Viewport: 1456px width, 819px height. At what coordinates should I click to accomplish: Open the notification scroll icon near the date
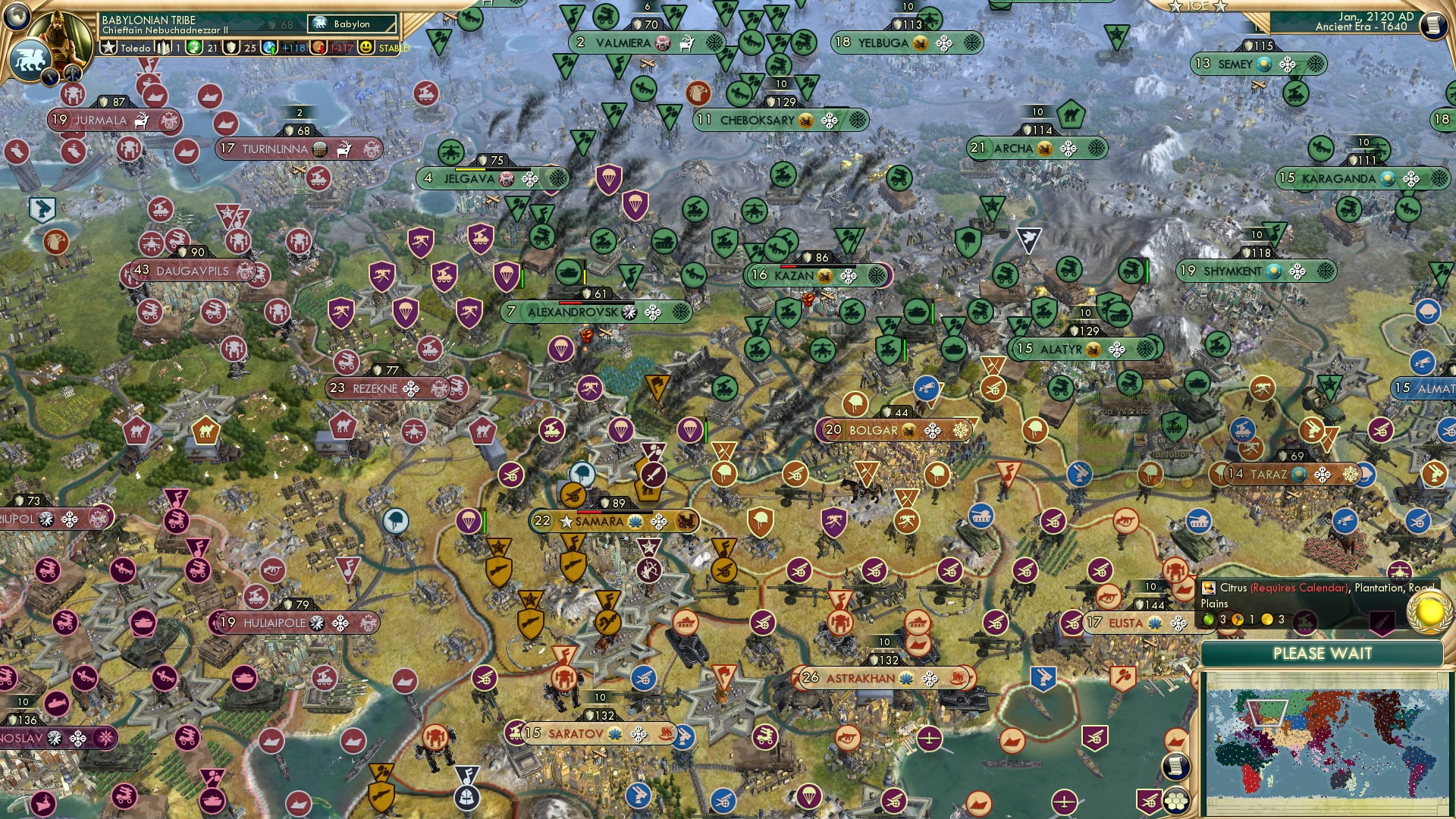click(1436, 24)
